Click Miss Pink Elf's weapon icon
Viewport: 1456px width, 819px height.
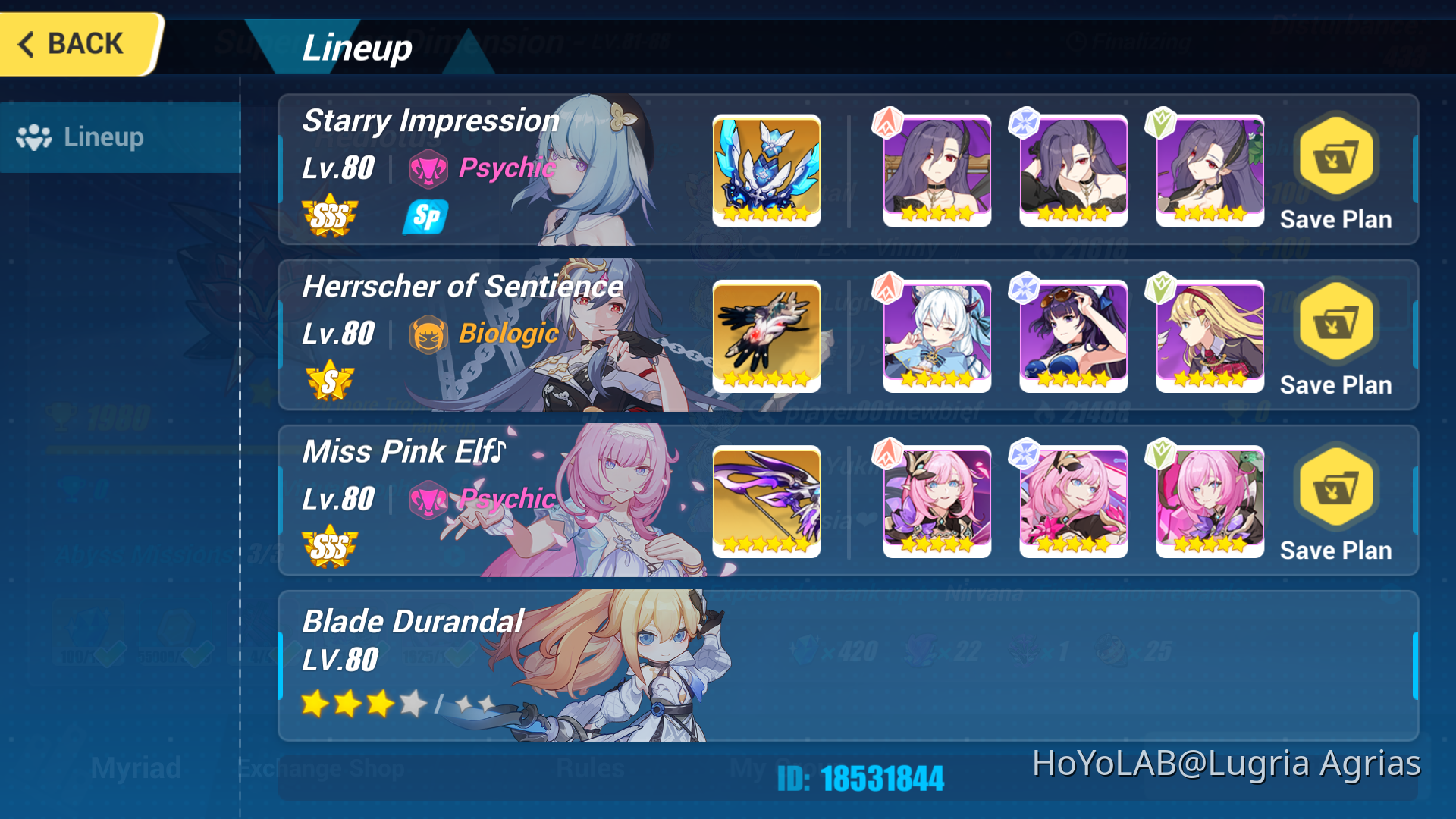tap(766, 501)
